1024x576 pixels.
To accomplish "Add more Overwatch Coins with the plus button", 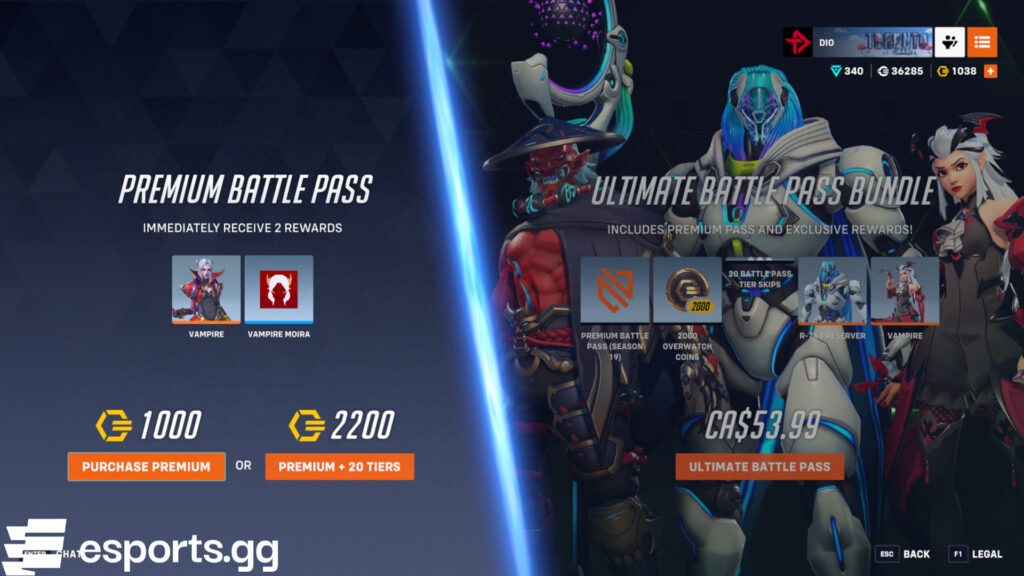I will pos(990,71).
